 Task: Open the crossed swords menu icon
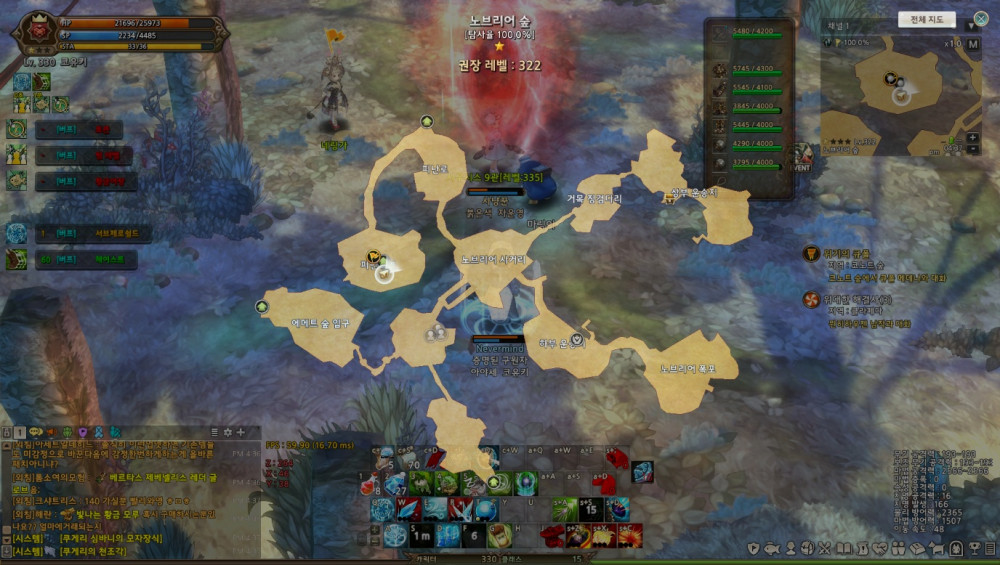click(x=824, y=549)
